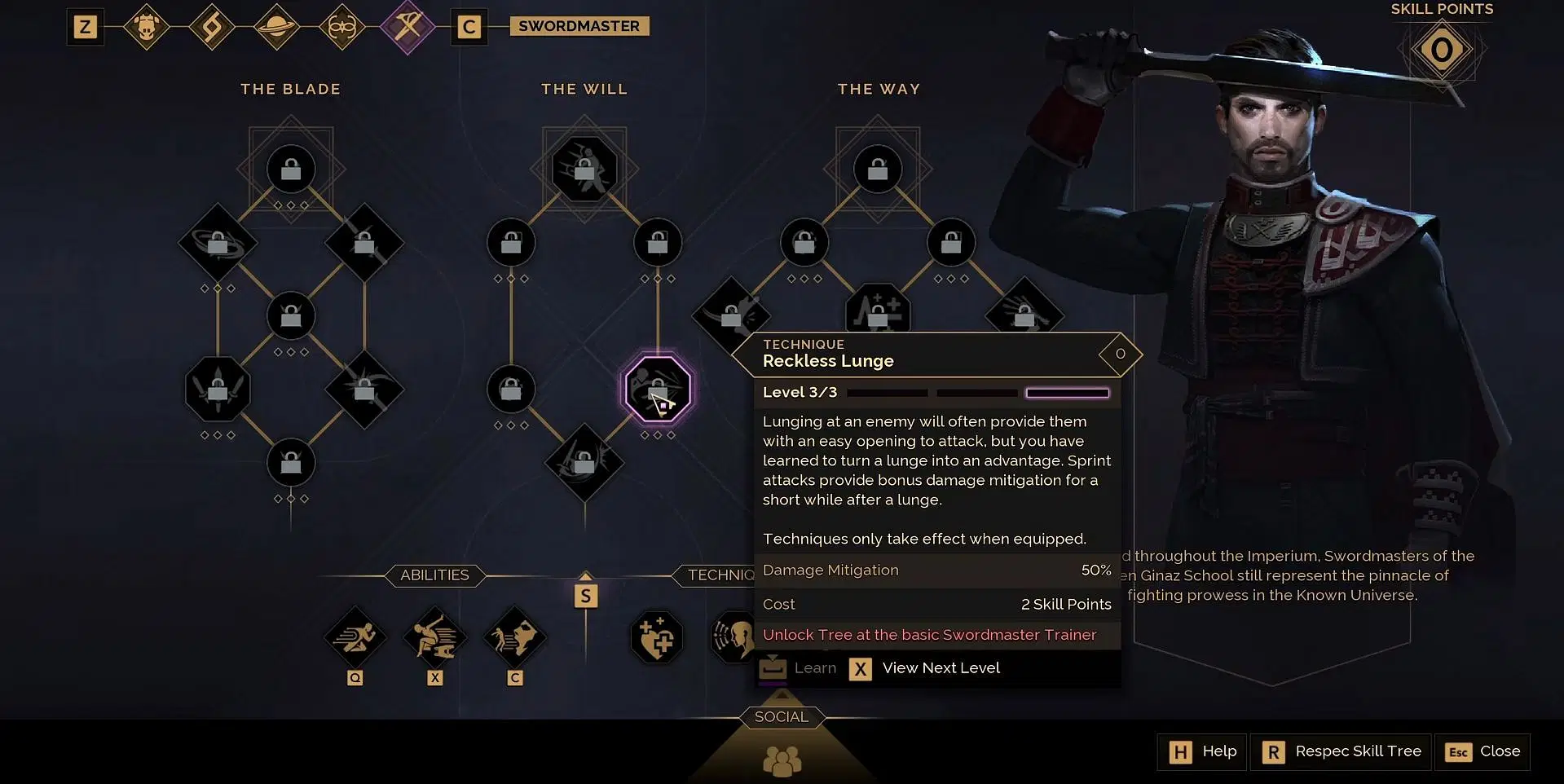Switch to the trooper helmet skill tree tab
The height and width of the screenshot is (784, 1564).
point(147,28)
